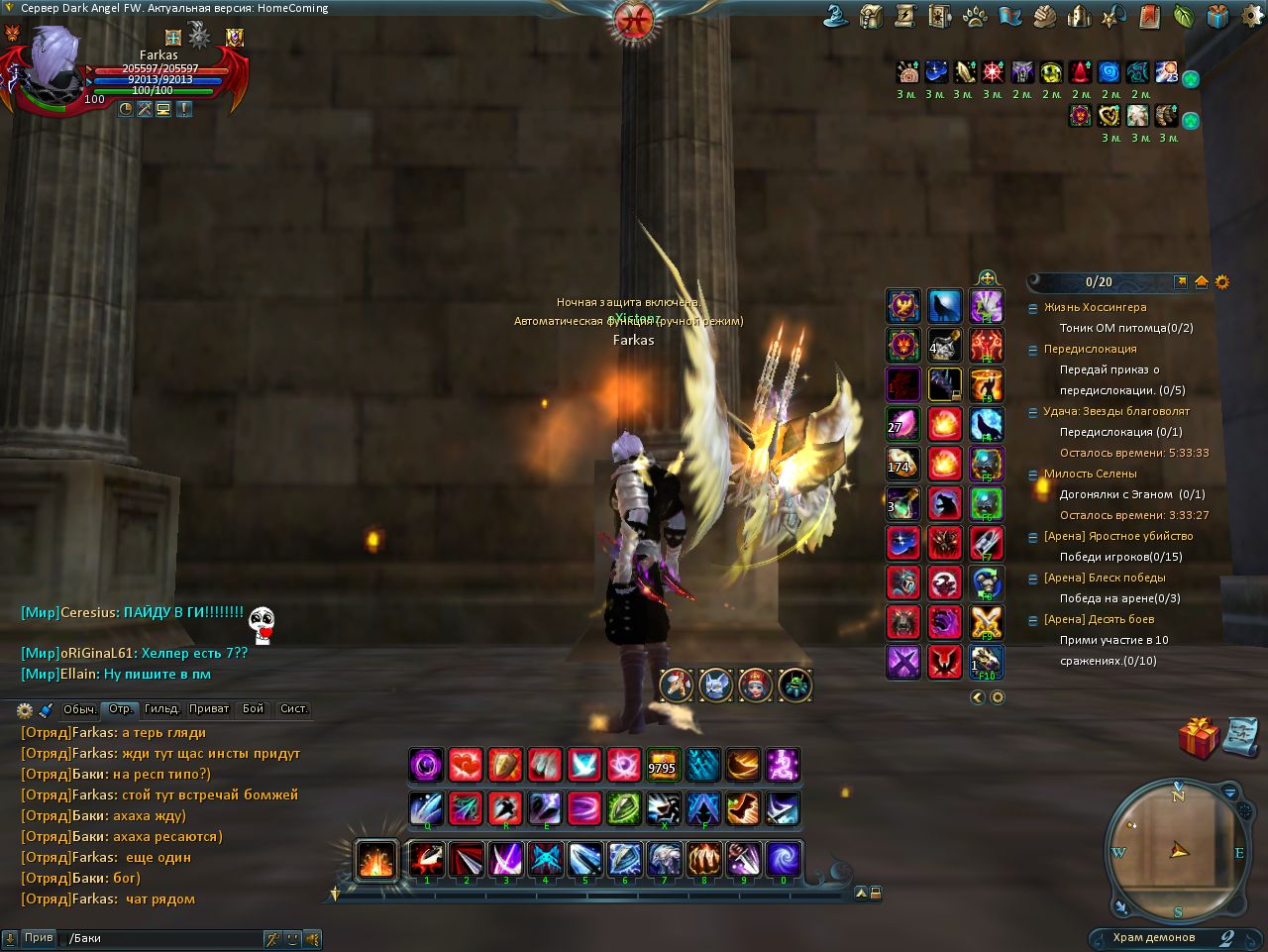
Task: Click the chat input field
Action: click(x=163, y=938)
